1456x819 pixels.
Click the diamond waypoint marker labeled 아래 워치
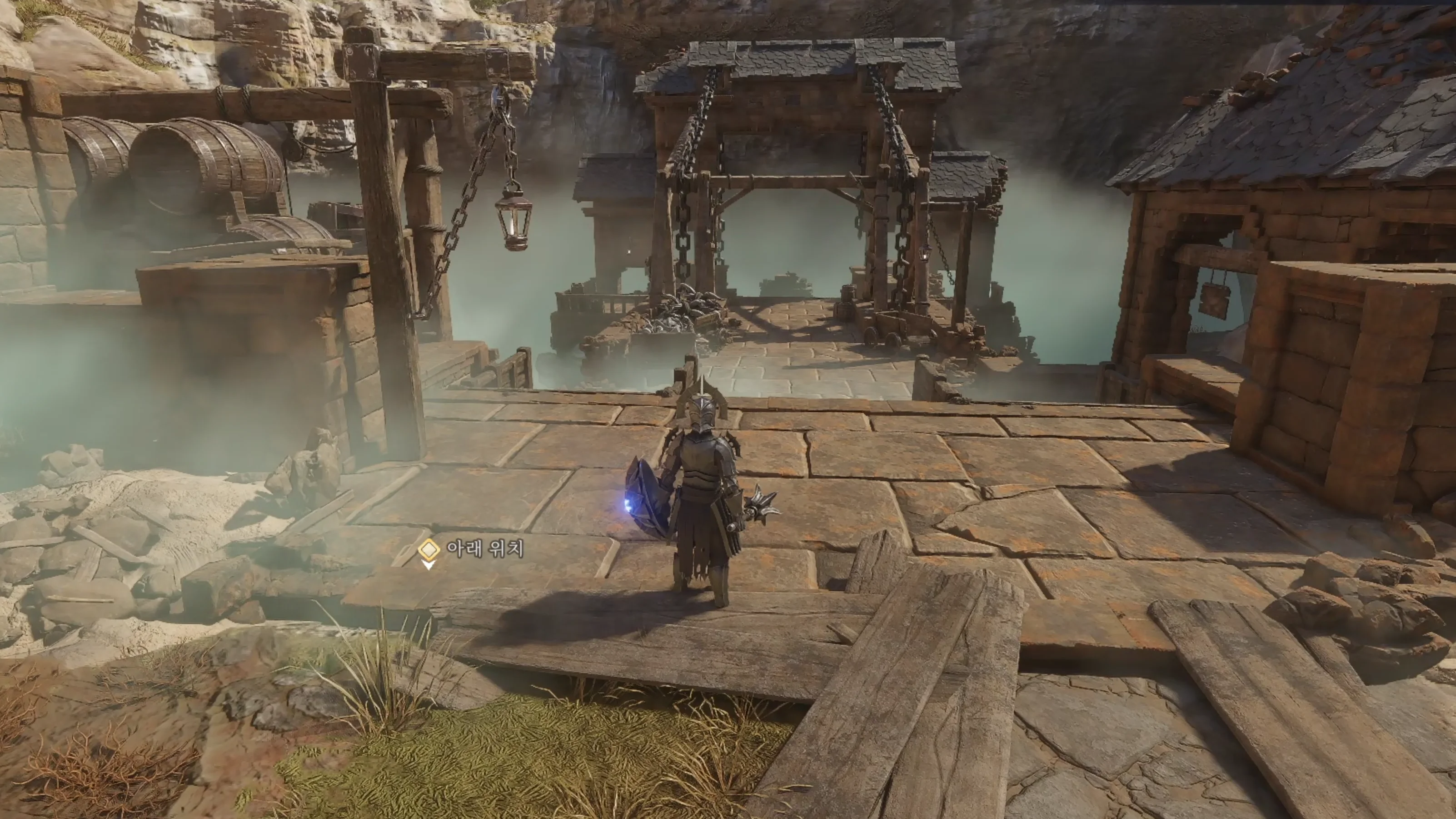pyautogui.click(x=429, y=549)
